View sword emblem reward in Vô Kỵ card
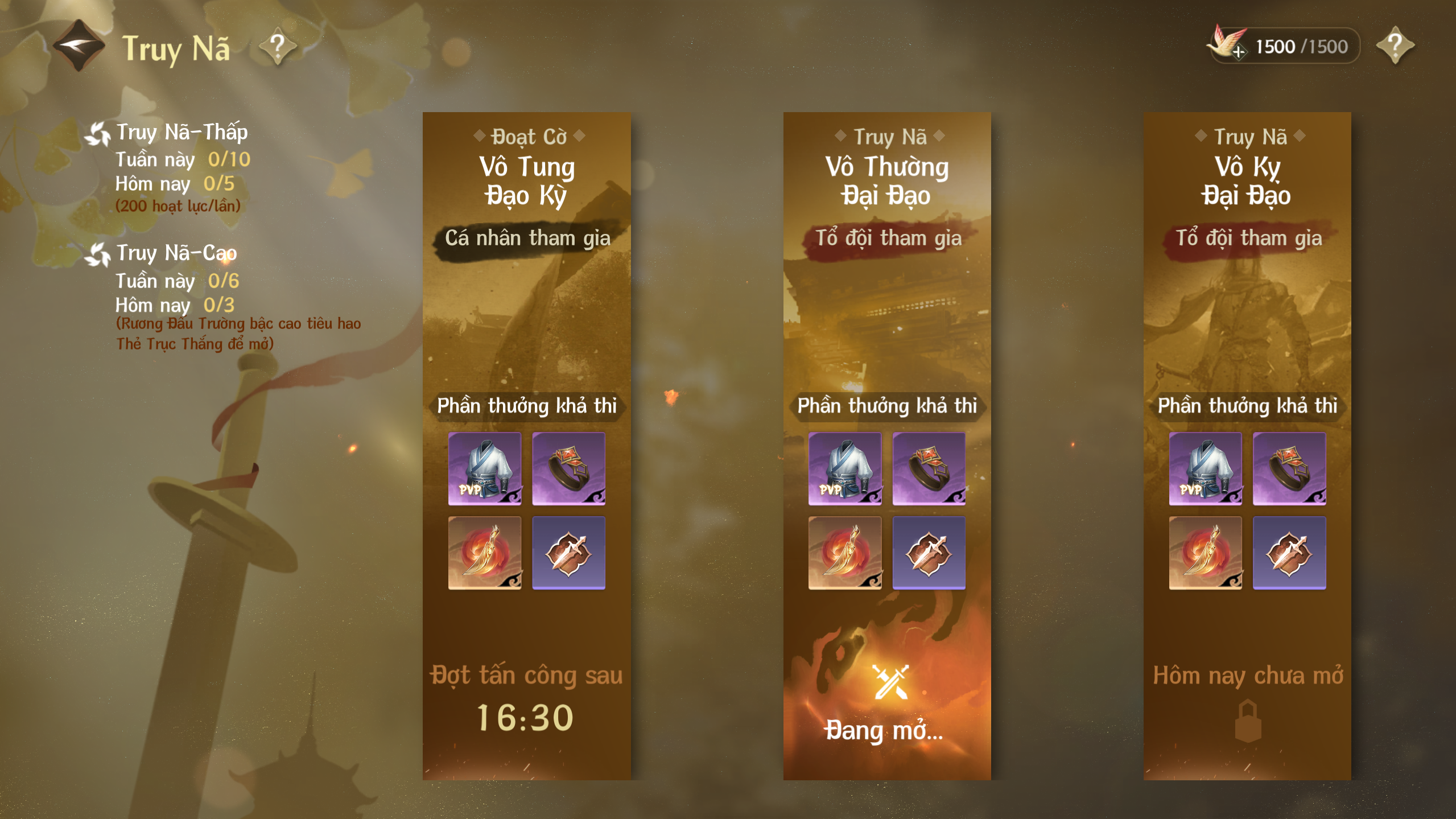The width and height of the screenshot is (1456, 819). pos(1289,553)
